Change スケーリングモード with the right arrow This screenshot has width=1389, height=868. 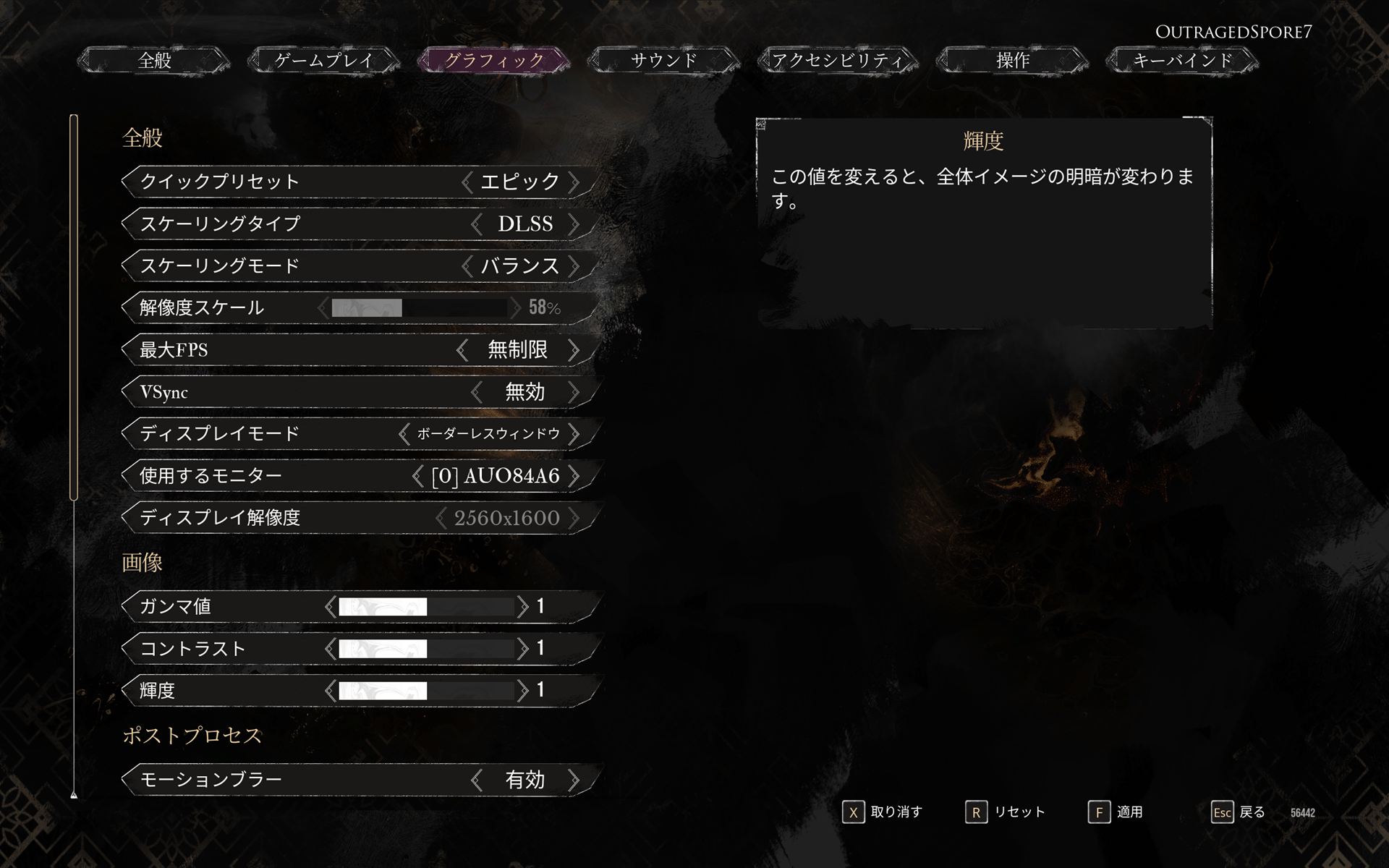coord(575,266)
